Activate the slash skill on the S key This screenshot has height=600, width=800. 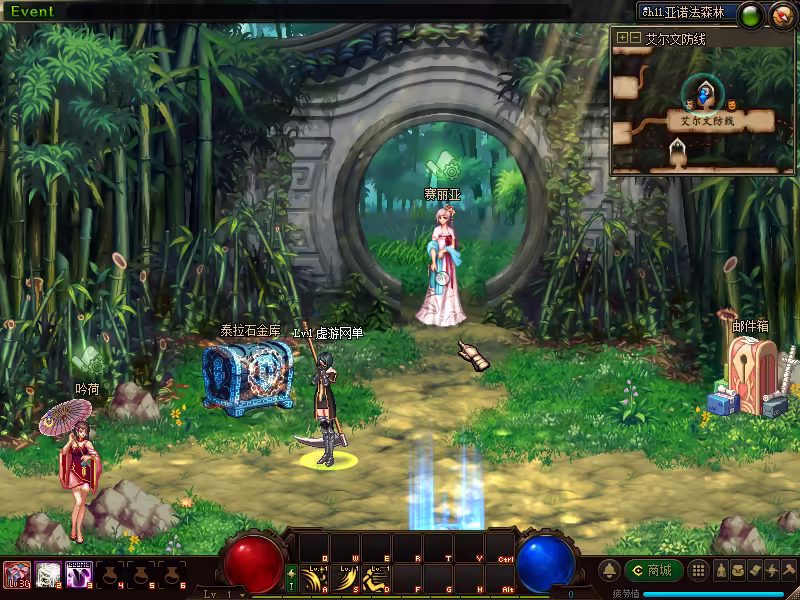[x=345, y=578]
